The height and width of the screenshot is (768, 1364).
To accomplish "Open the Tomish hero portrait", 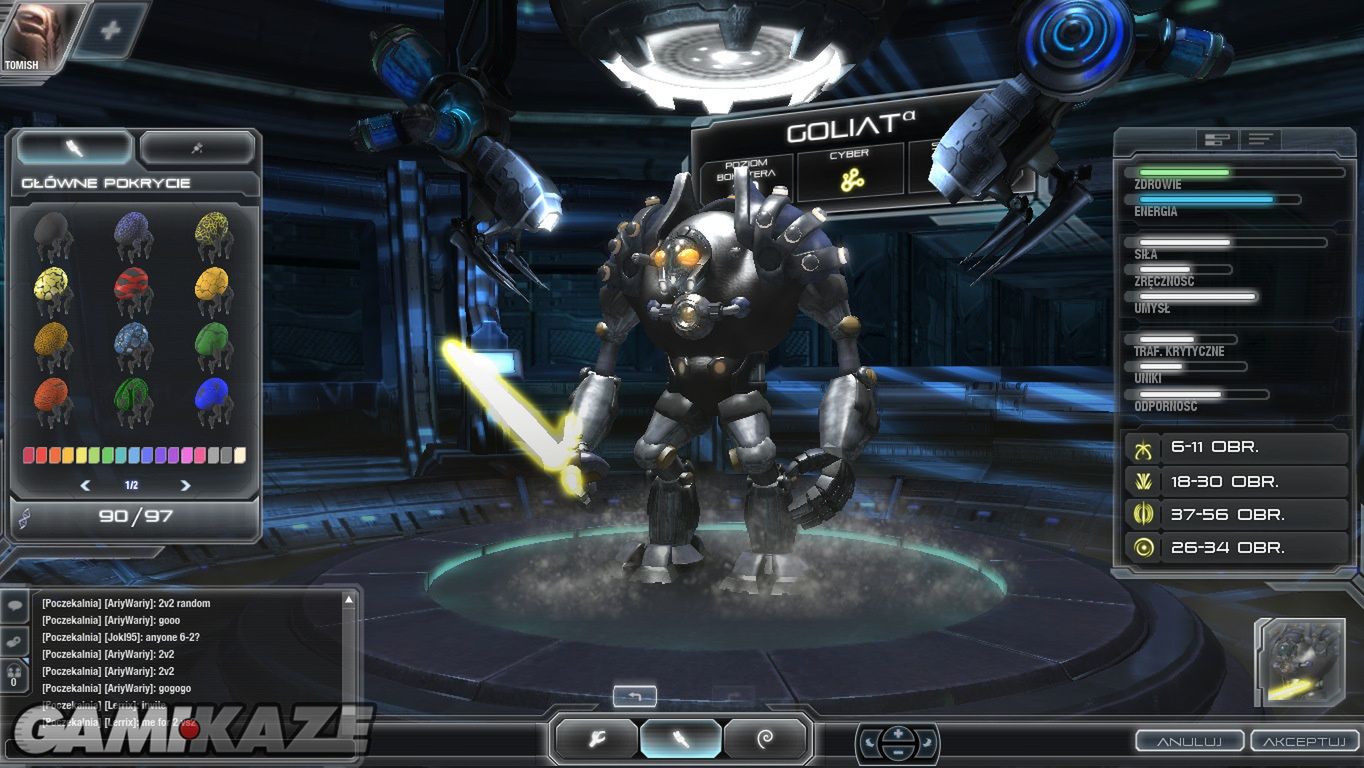I will (30, 34).
